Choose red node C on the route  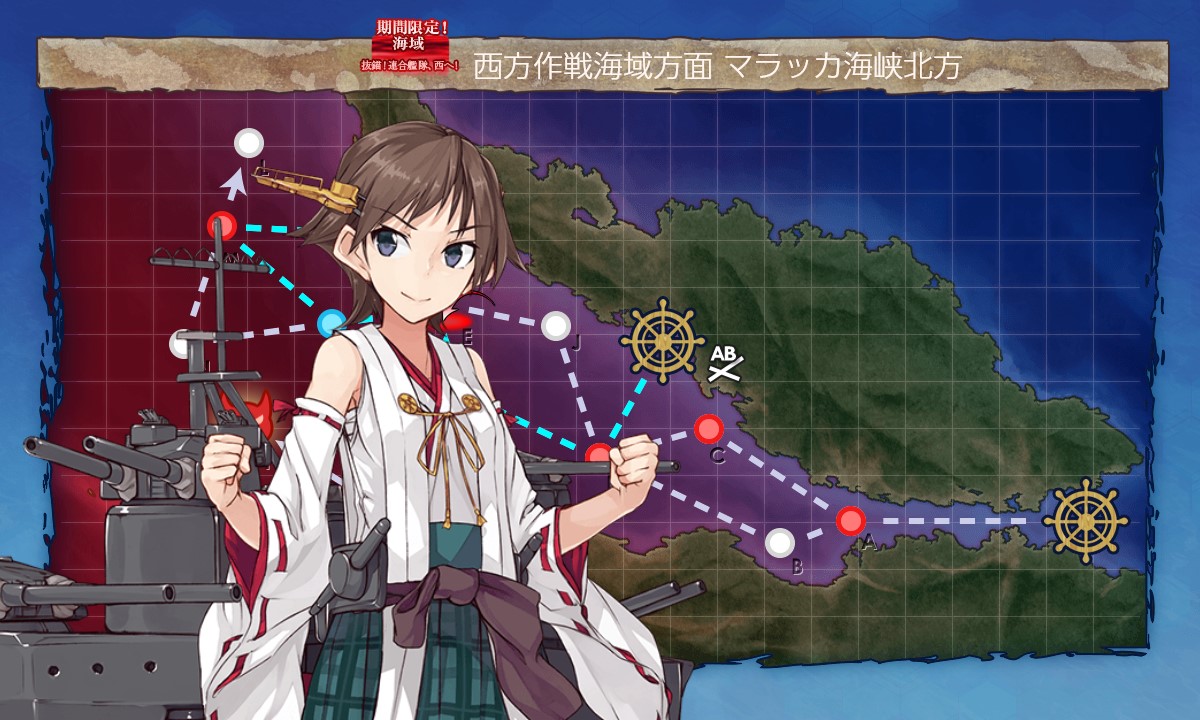[x=709, y=429]
